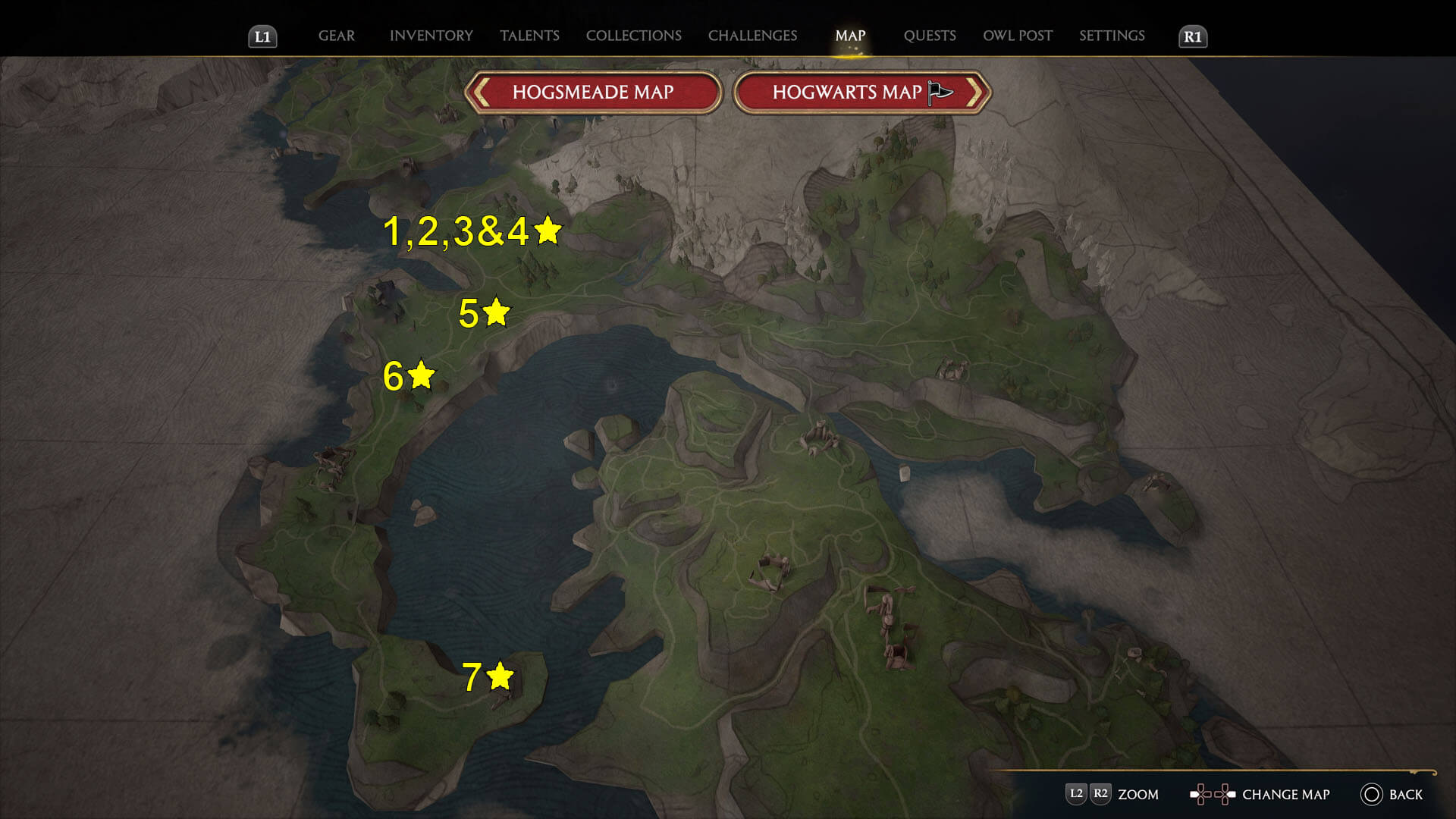Viewport: 1456px width, 819px height.
Task: Click the left arrow on Hogsmeade Map
Action: (483, 91)
